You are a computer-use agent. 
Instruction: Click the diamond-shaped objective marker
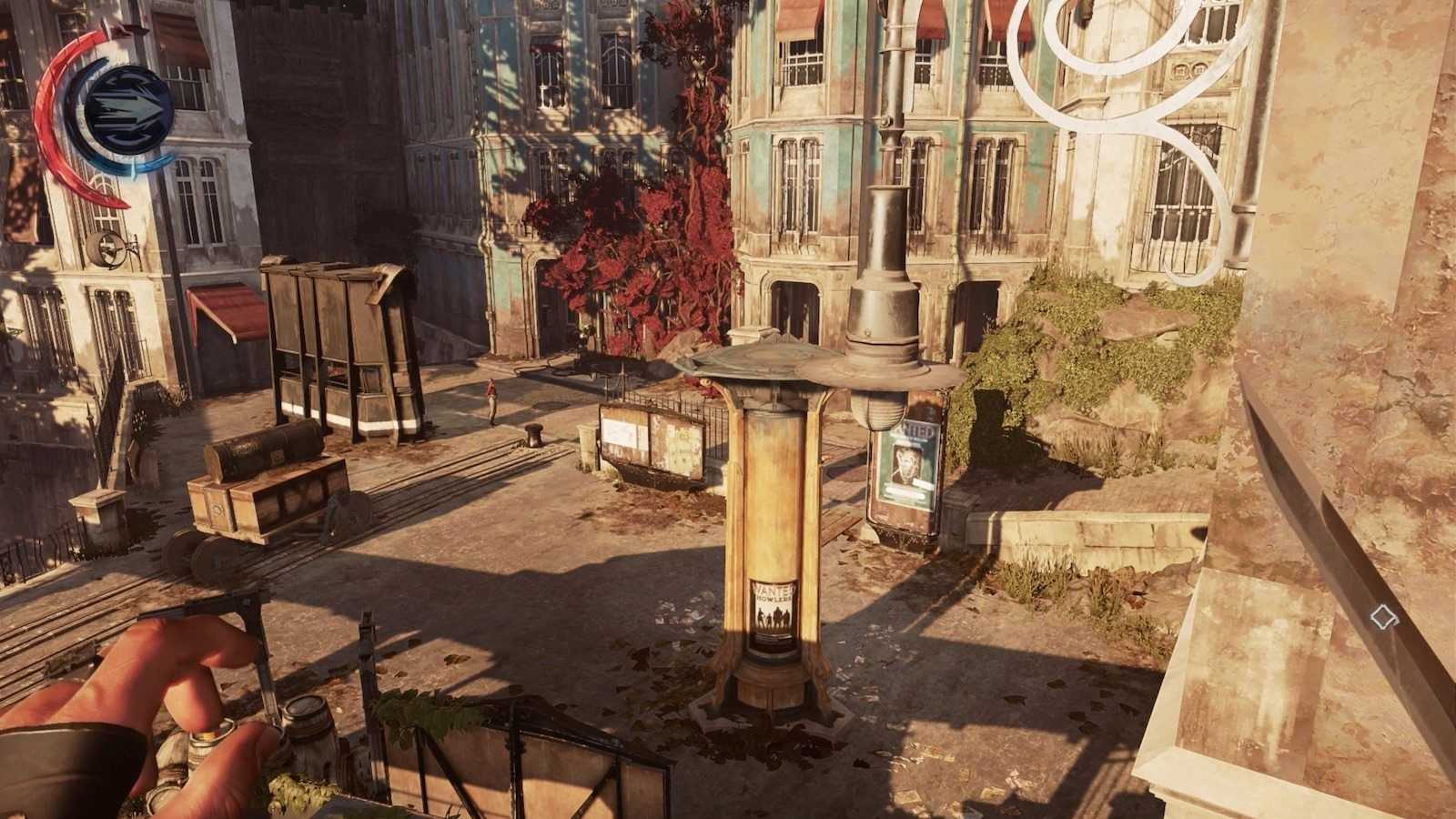[1384, 617]
